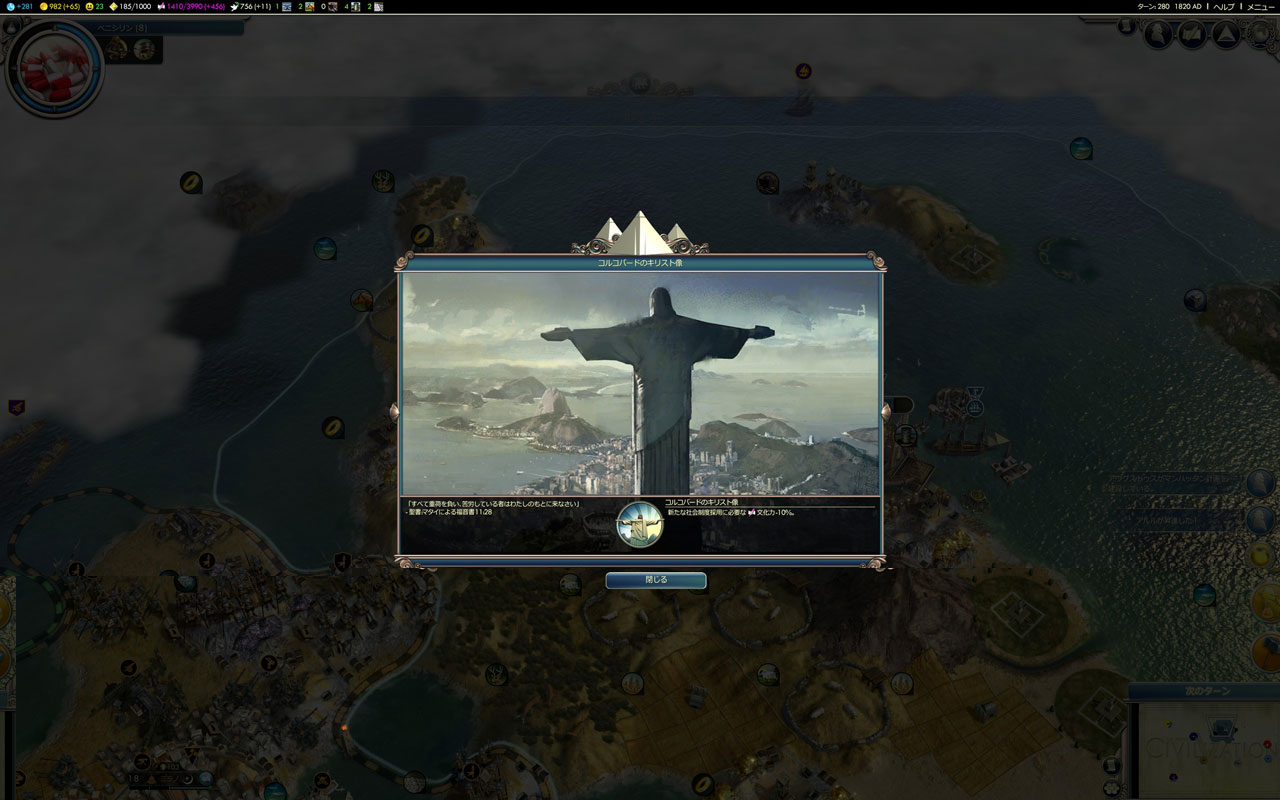Image resolution: width=1280 pixels, height=800 pixels.
Task: Open the penicillin research portrait
Action: click(x=55, y=68)
